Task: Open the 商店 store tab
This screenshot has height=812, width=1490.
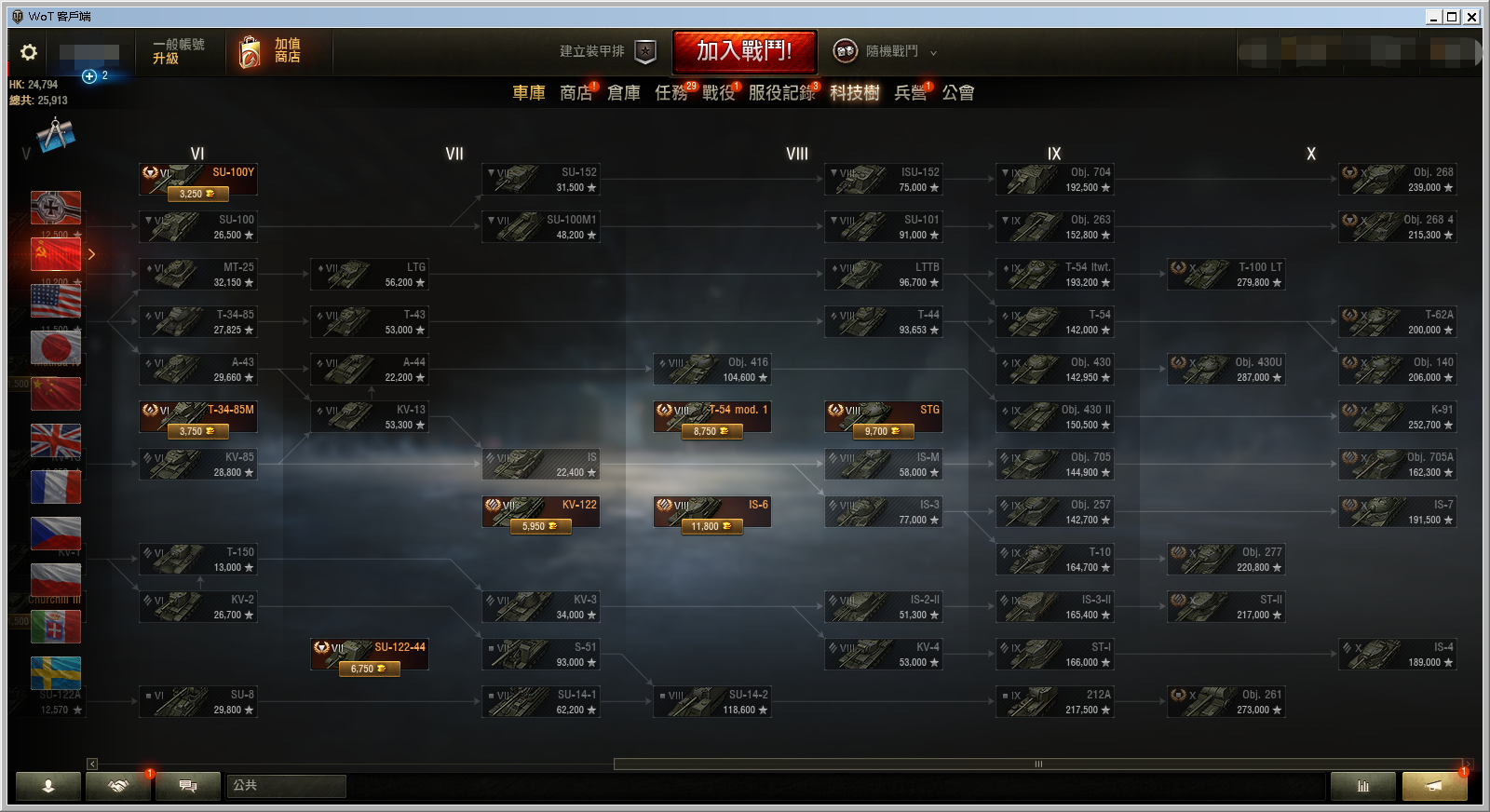Action: 576,92
